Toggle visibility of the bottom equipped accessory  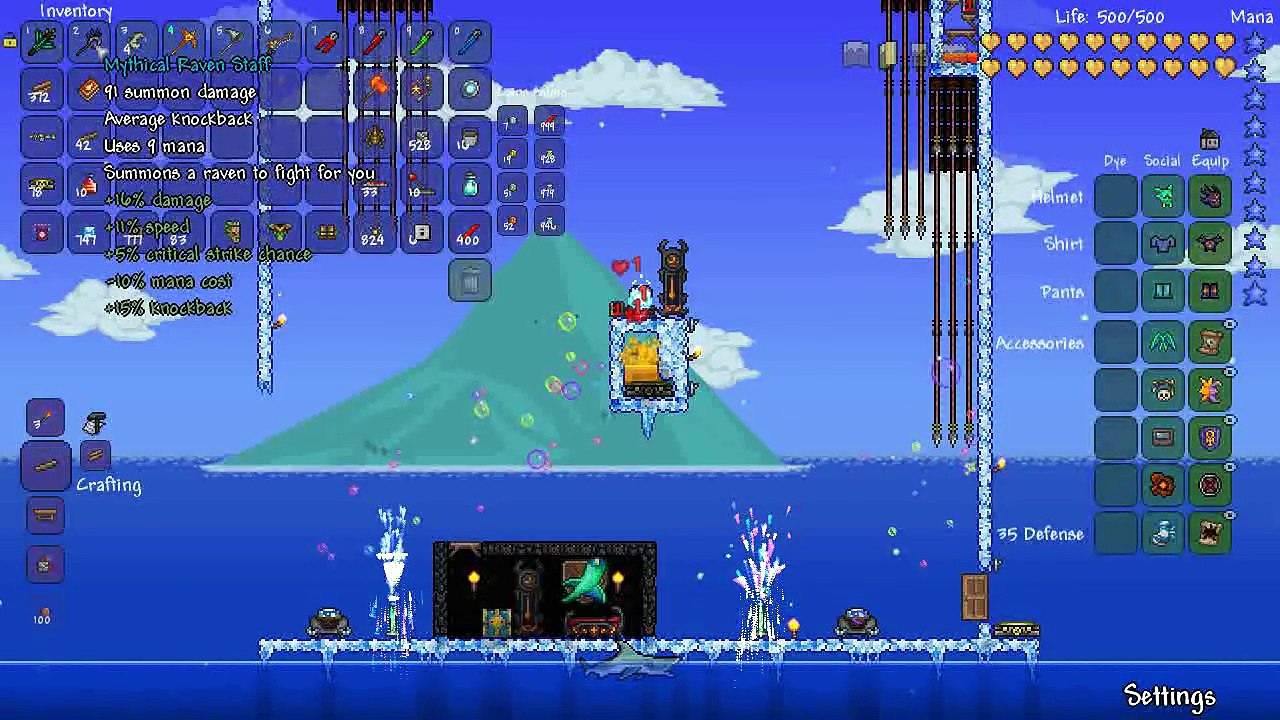tap(1230, 516)
